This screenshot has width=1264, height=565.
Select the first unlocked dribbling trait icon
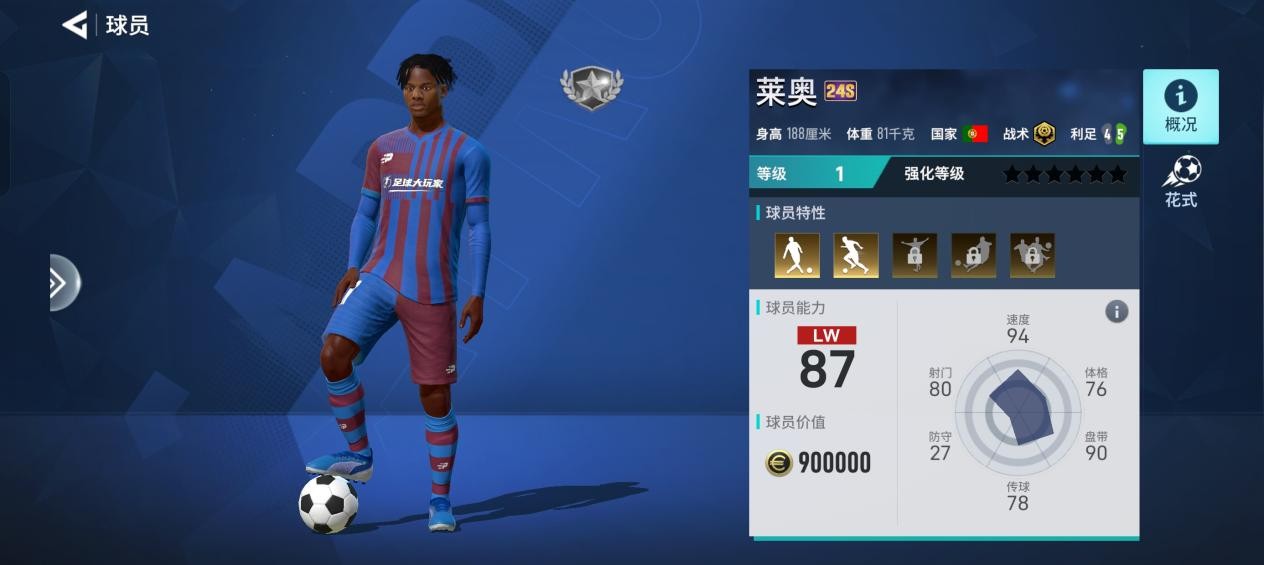797,255
